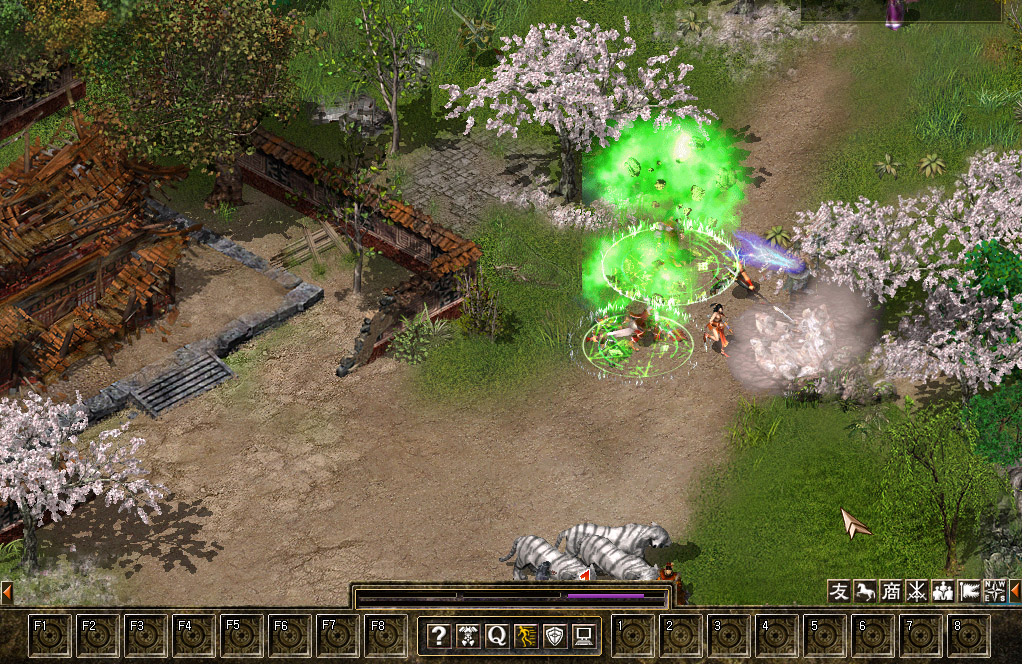The height and width of the screenshot is (664, 1024).
Task: Open the question mark help button
Action: click(x=438, y=635)
